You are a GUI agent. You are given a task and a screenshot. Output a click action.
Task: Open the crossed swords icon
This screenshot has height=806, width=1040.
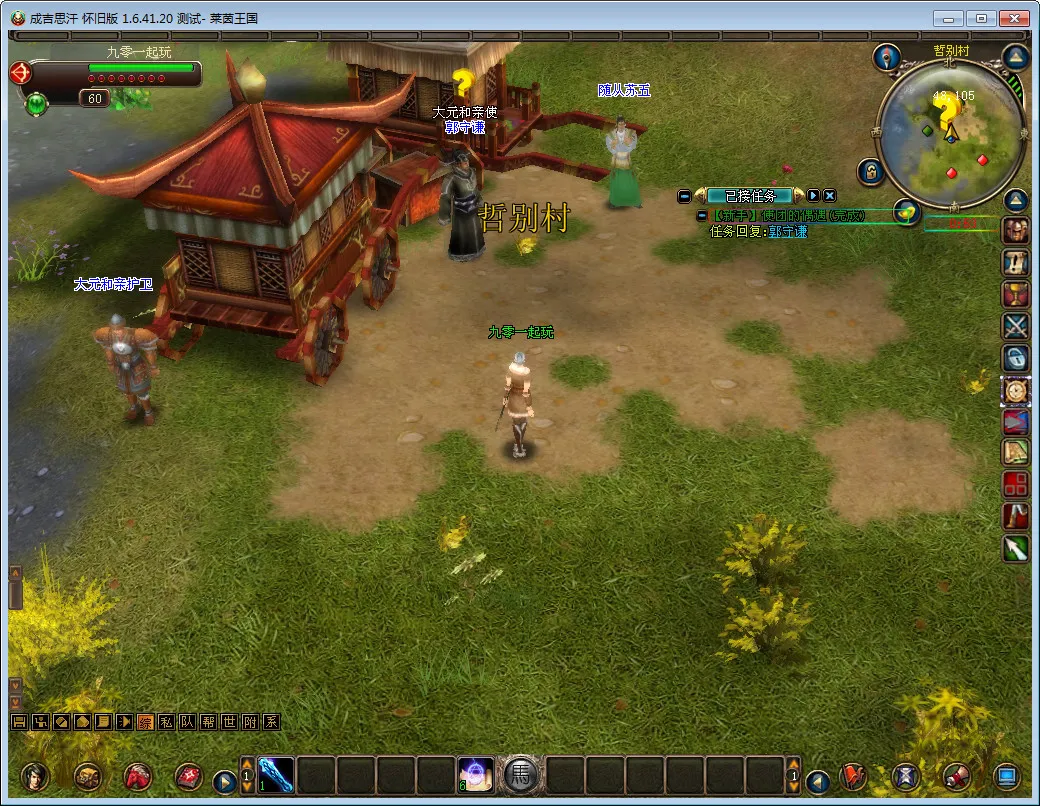pos(1016,326)
